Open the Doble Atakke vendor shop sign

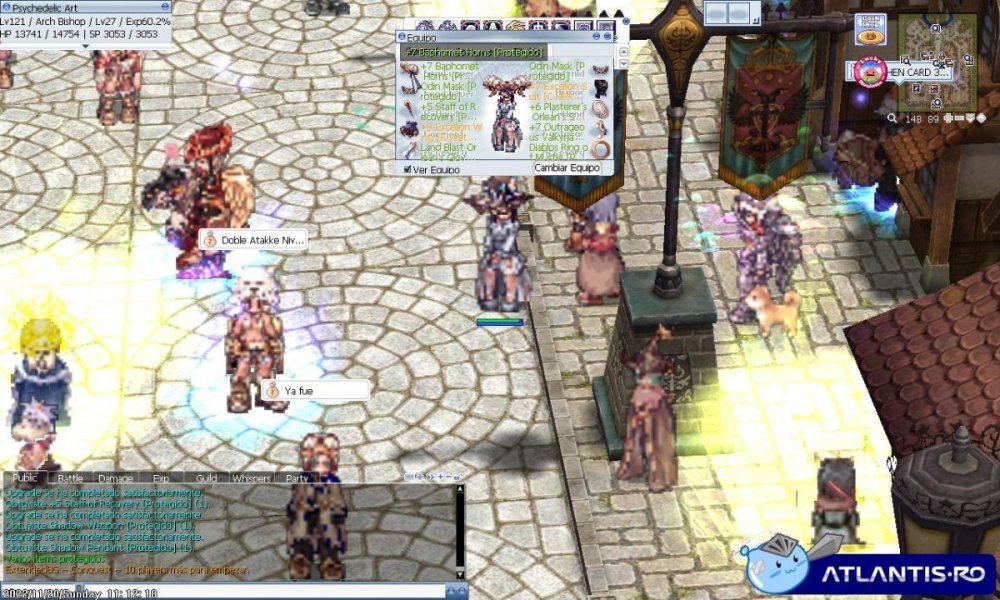(253, 241)
